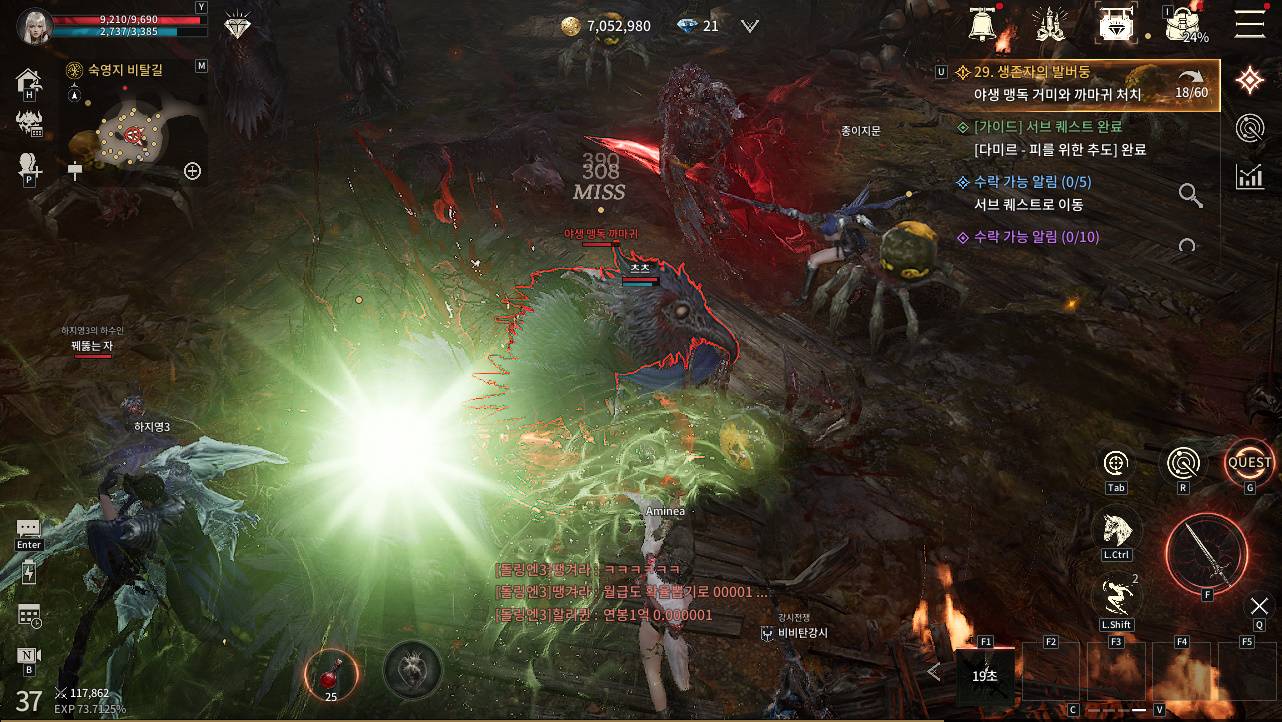Click the magnifier beside 수락 가능 알림 (0/5)
Image resolution: width=1282 pixels, height=722 pixels.
(x=1190, y=195)
